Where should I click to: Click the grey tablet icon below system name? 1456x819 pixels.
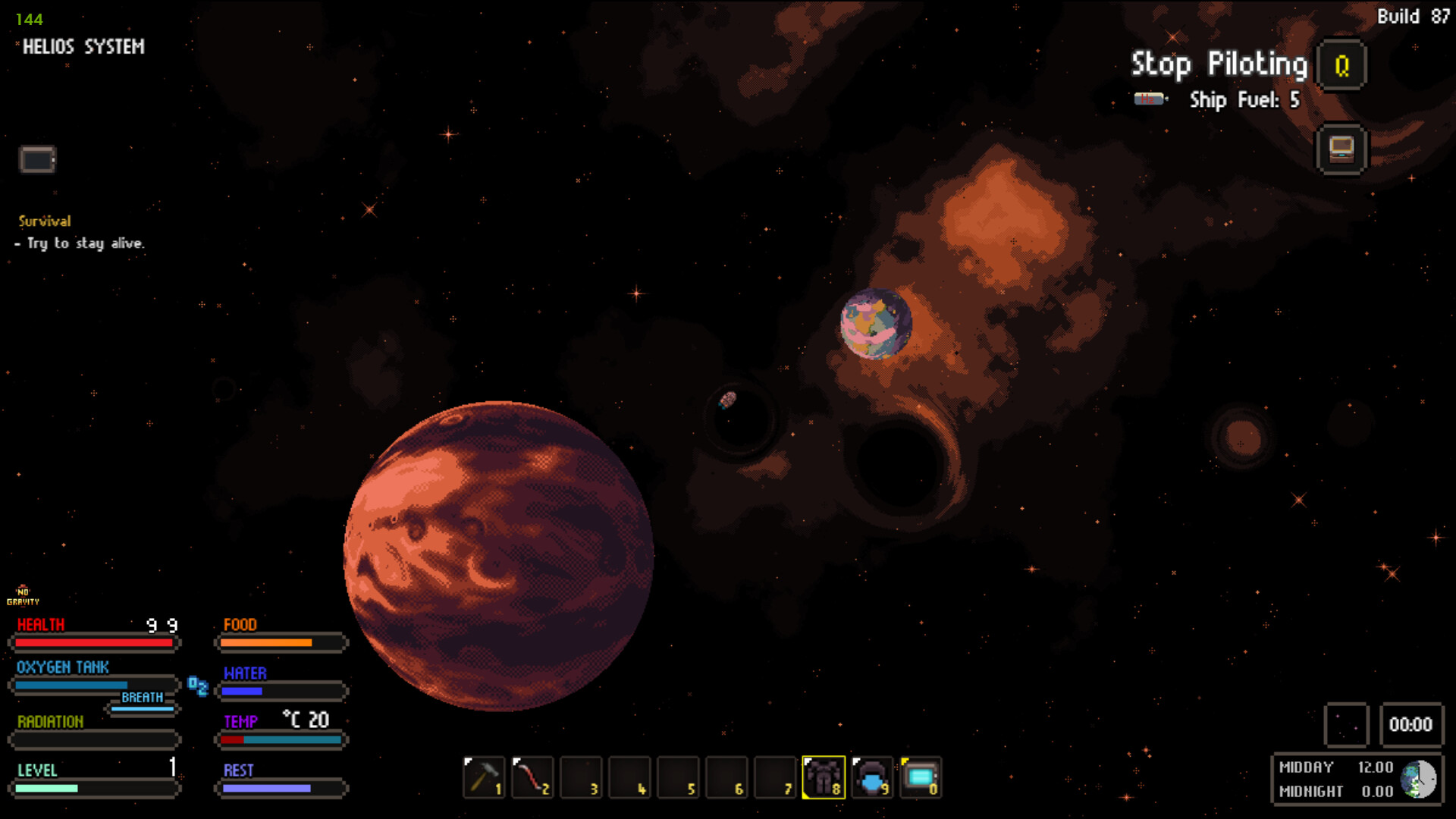(x=37, y=160)
